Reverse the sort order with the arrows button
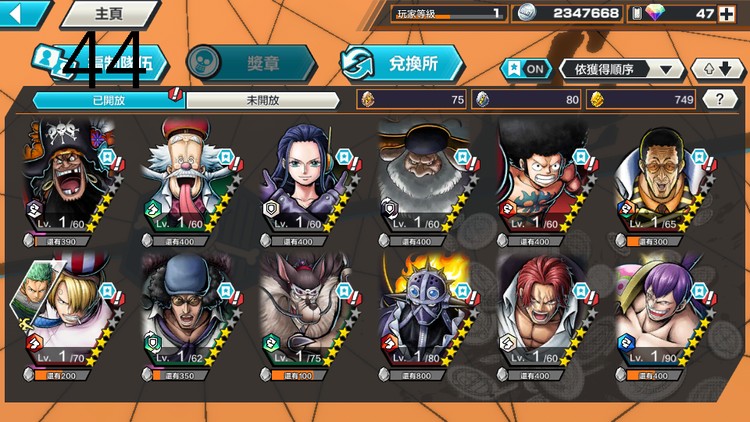The image size is (750, 422). coord(718,69)
